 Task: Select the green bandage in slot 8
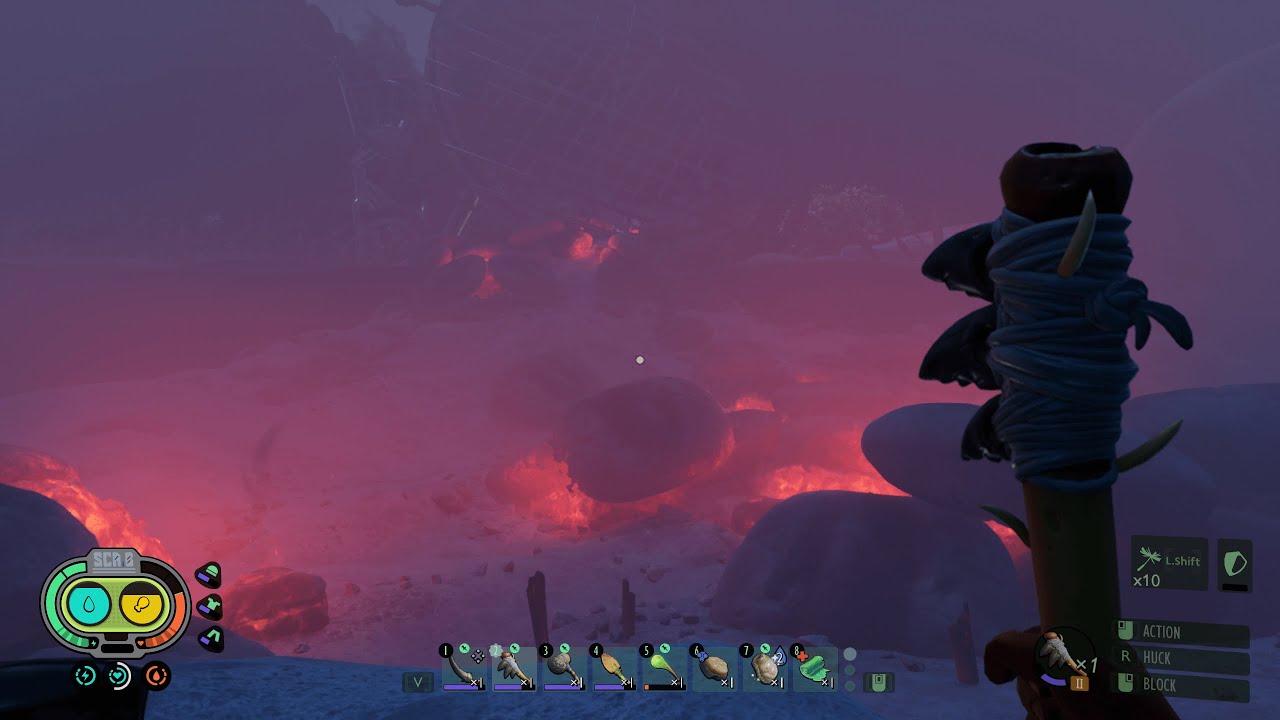coord(815,668)
